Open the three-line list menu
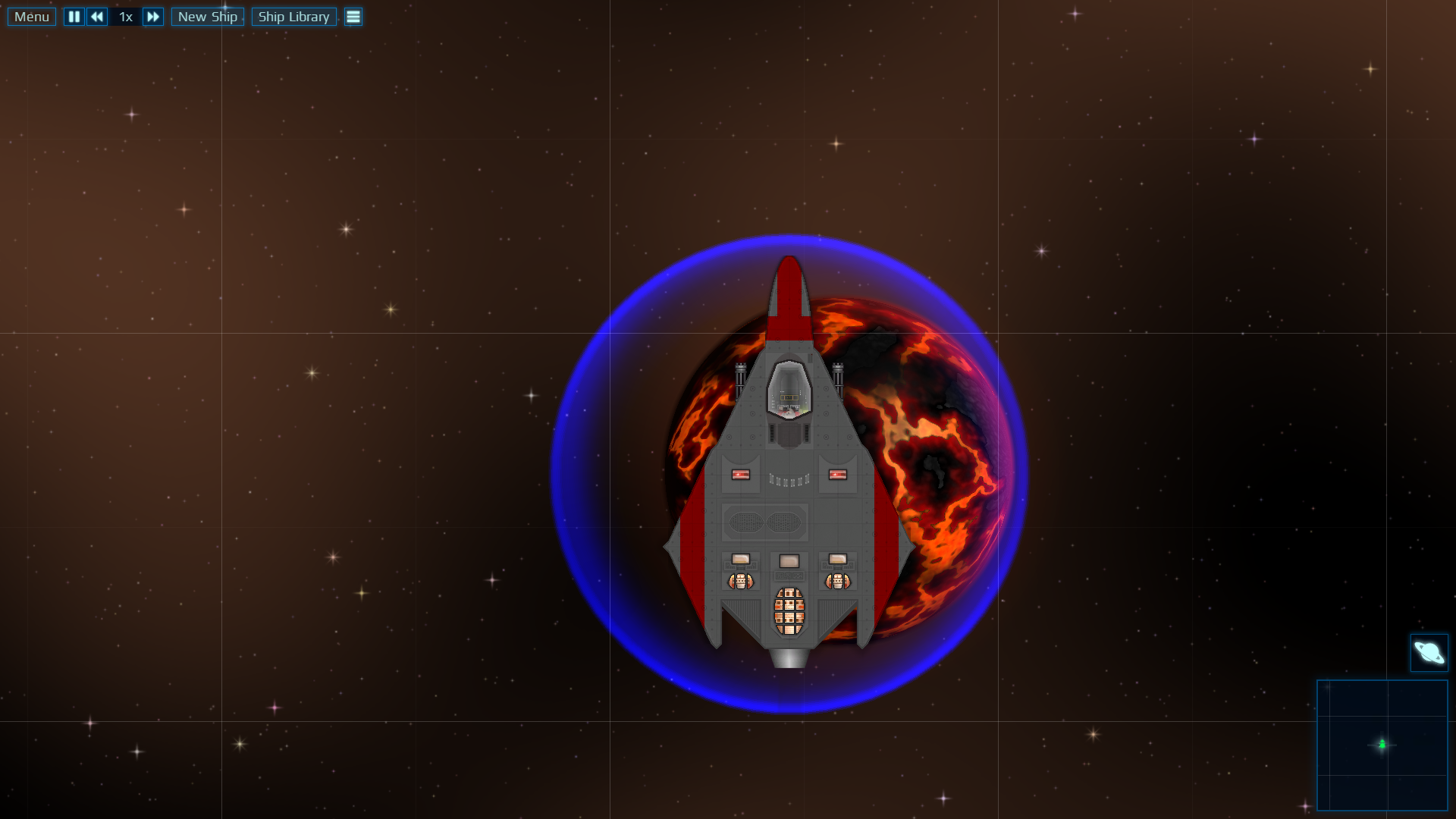Viewport: 1456px width, 819px height. [x=353, y=17]
